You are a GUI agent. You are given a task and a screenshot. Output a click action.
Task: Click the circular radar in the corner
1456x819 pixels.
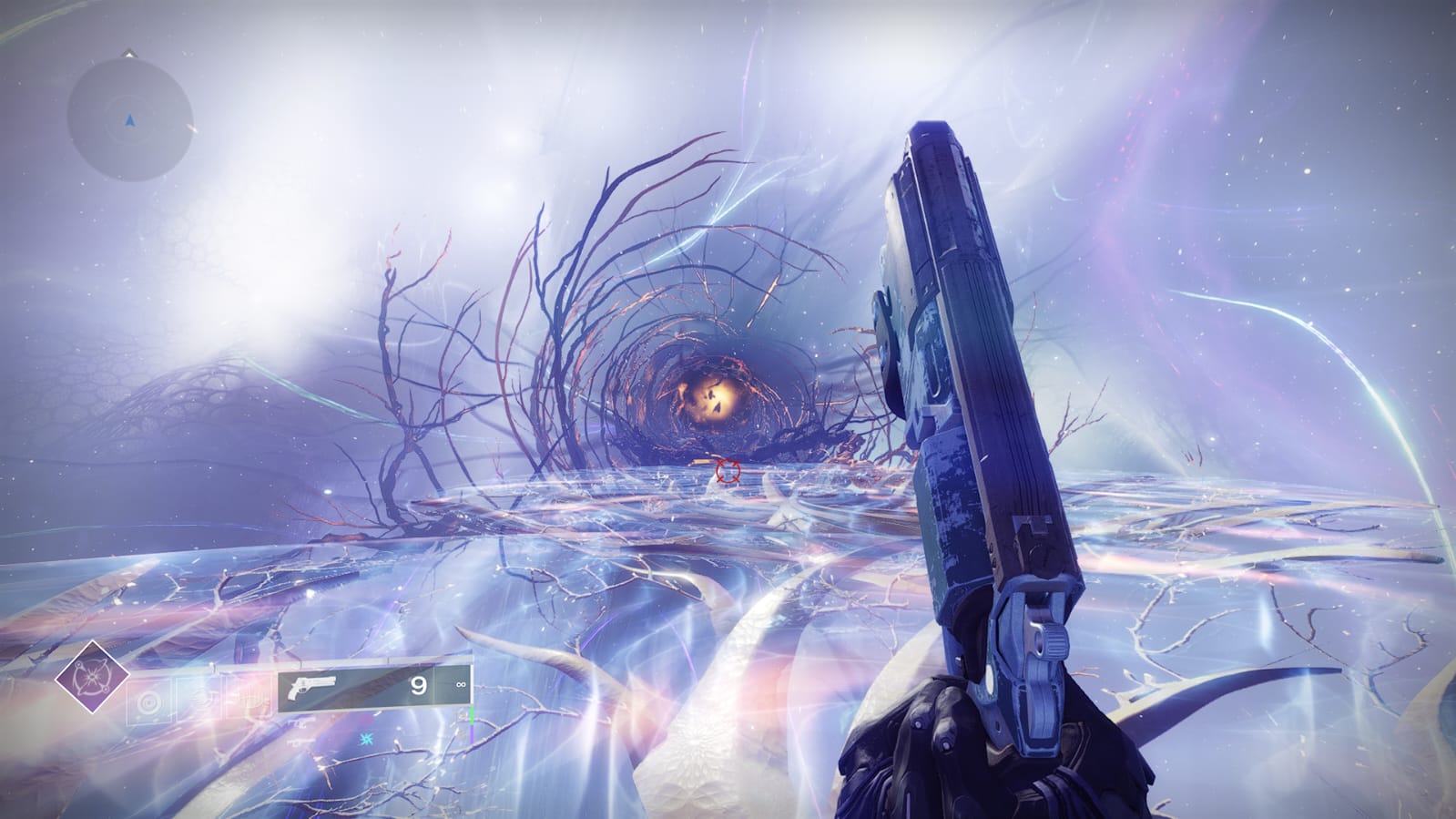[x=129, y=118]
